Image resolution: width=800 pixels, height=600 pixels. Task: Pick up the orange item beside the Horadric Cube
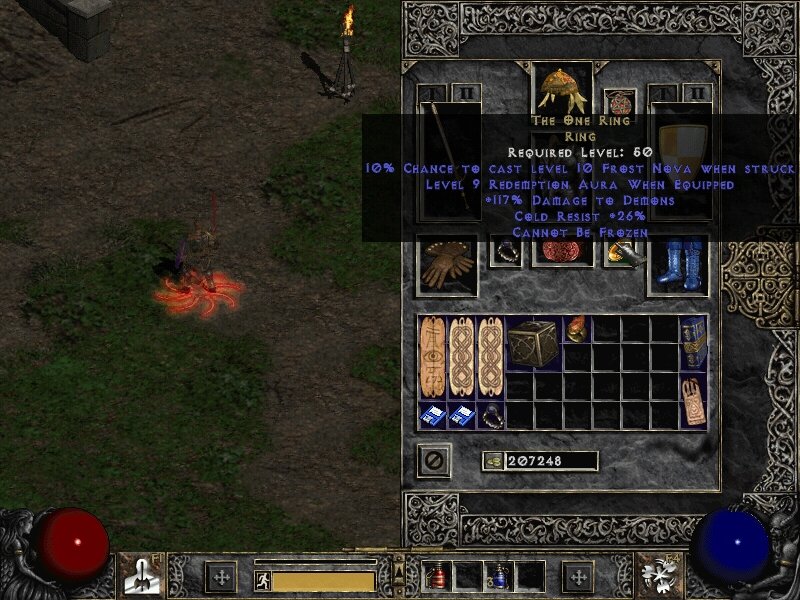pos(577,330)
